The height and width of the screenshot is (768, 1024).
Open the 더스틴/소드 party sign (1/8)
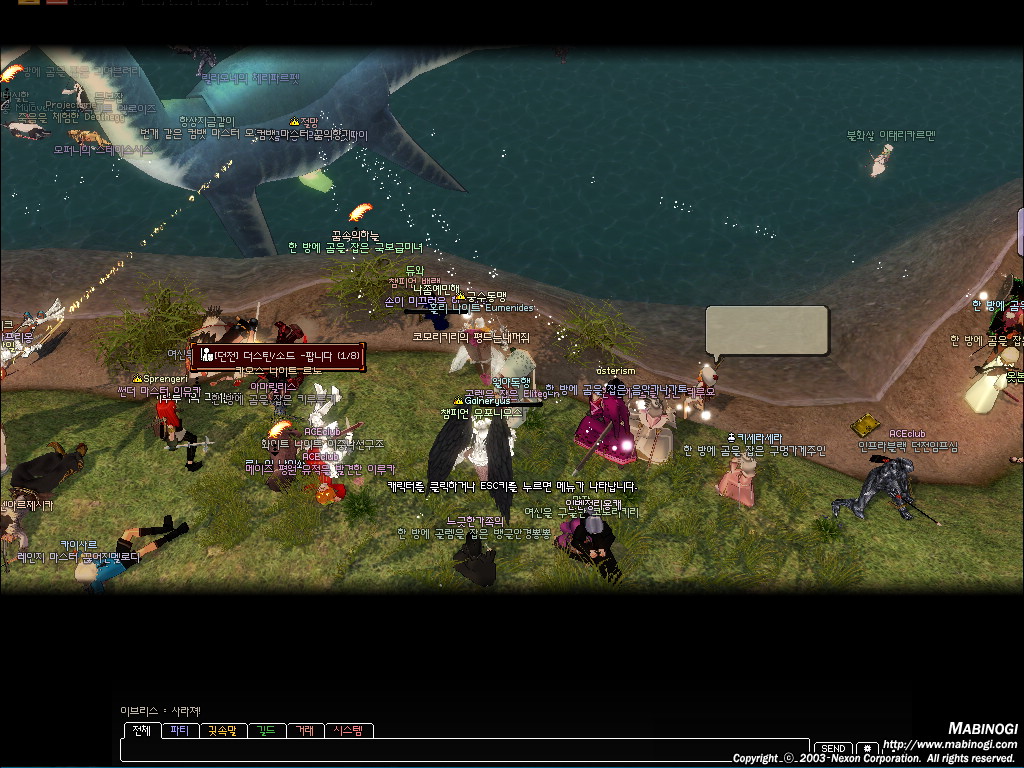278,355
